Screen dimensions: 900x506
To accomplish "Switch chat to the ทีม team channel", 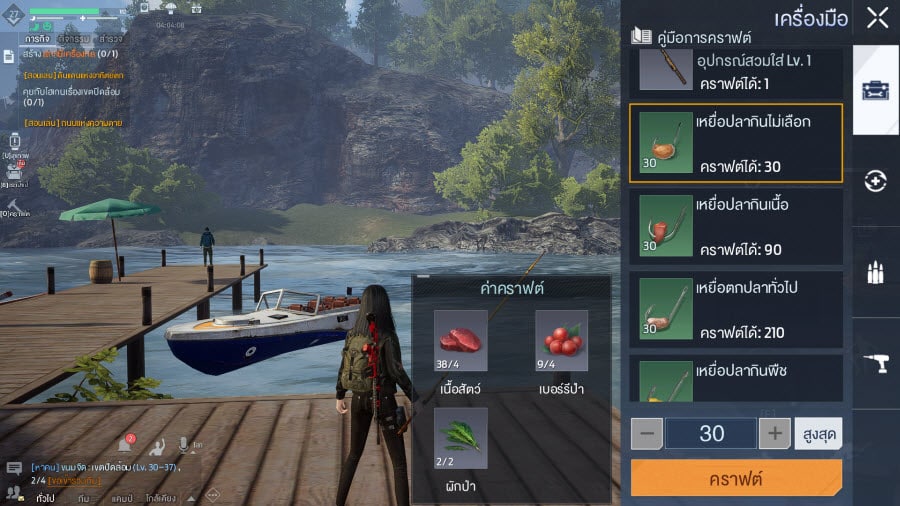I will coord(84,496).
